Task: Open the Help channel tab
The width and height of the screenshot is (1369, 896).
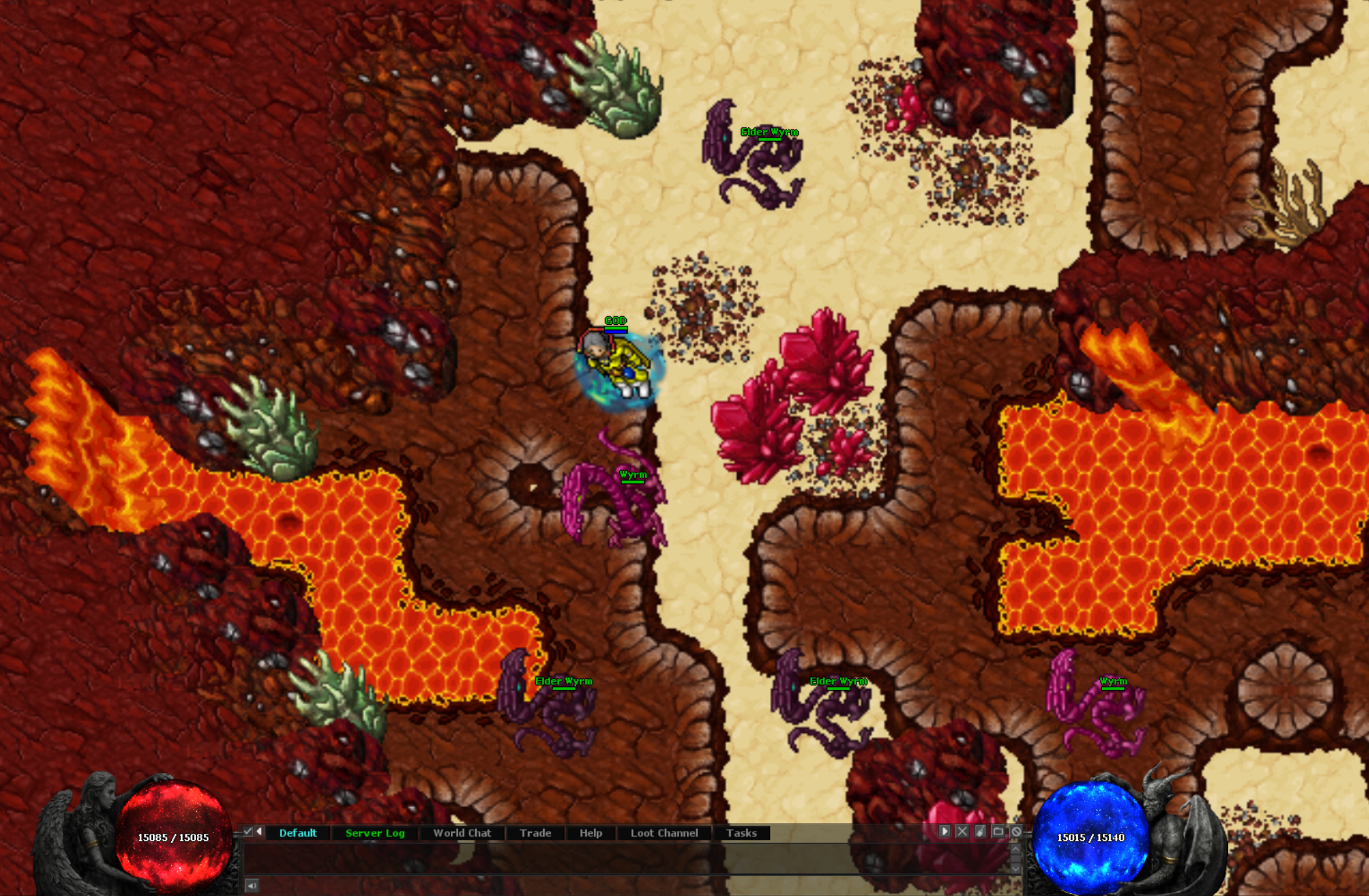Action: [x=590, y=832]
